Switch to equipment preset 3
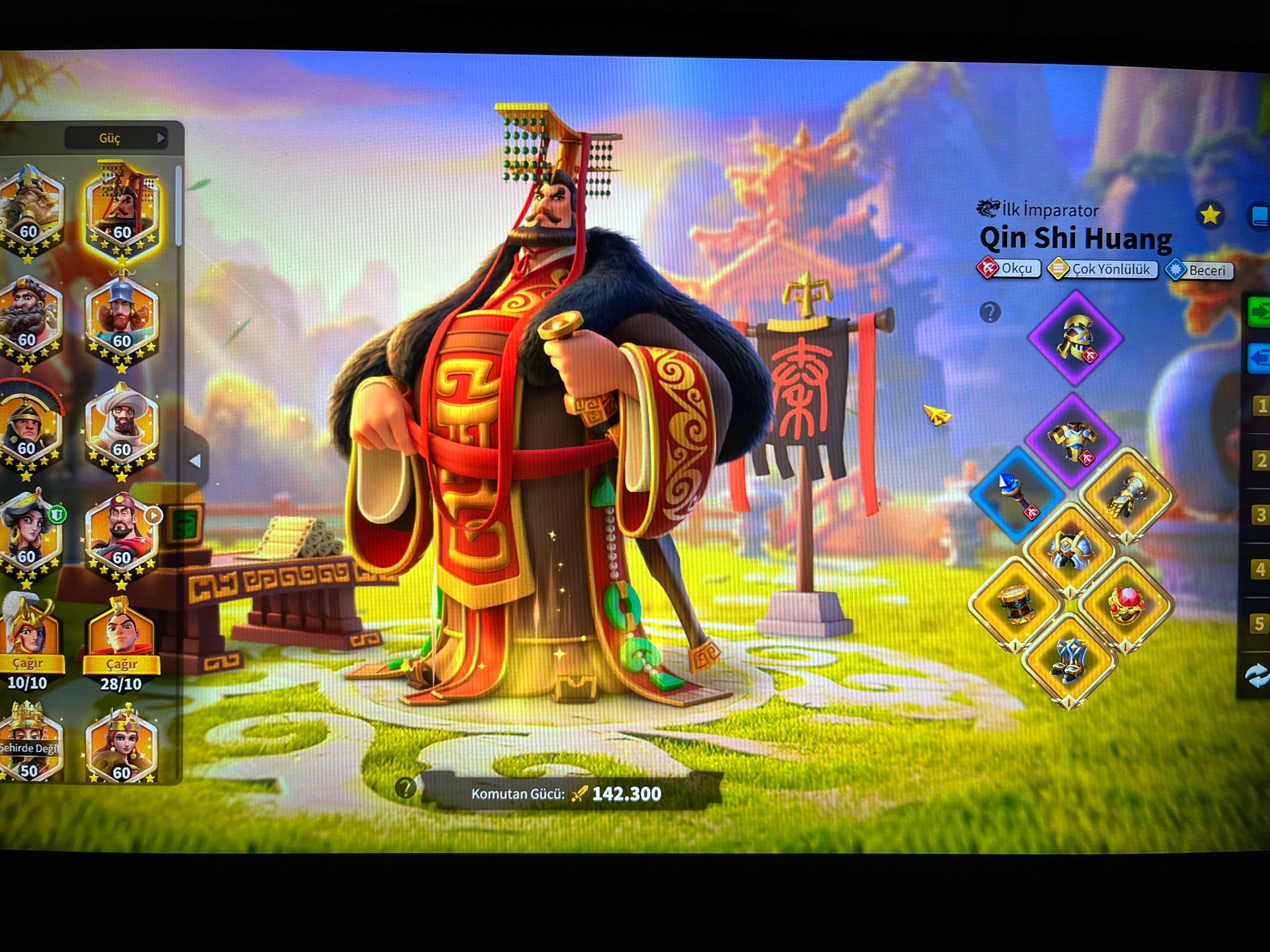 pyautogui.click(x=1259, y=515)
